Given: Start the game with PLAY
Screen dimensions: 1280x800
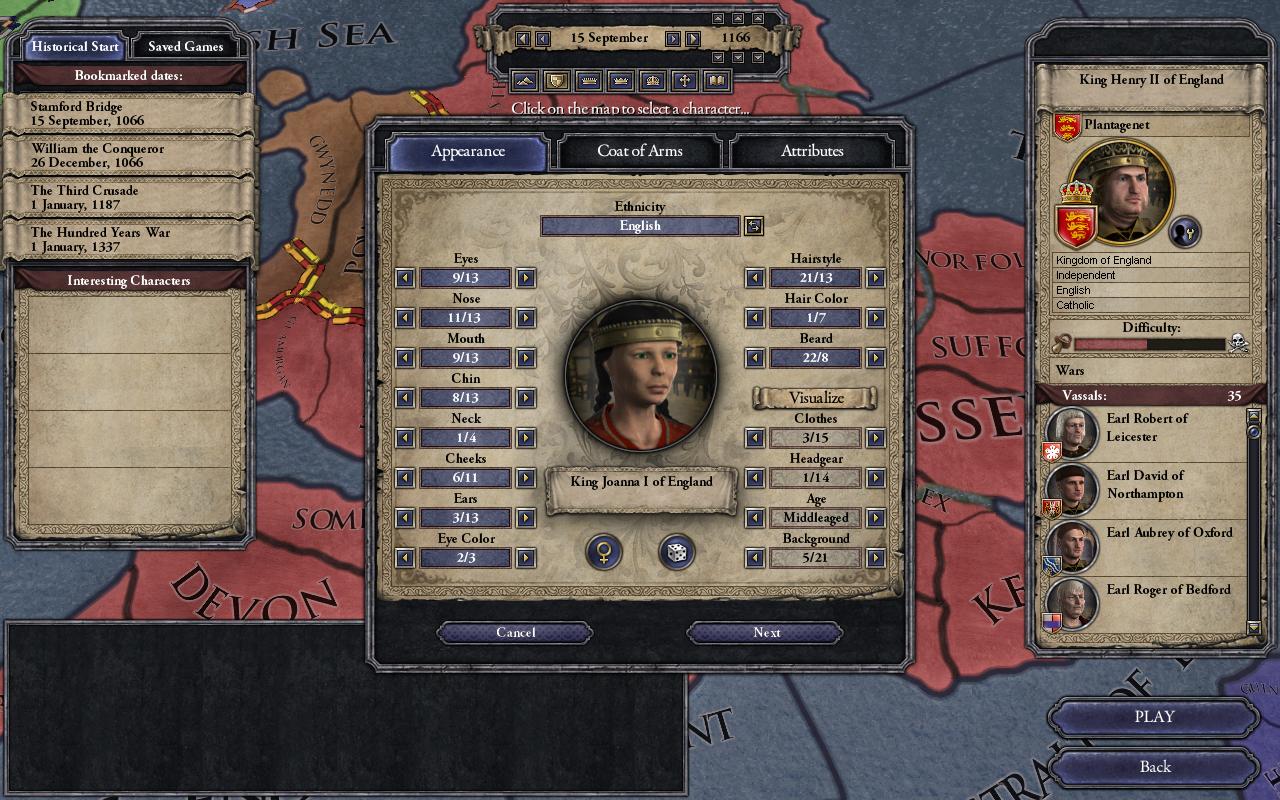Looking at the screenshot, I should (1154, 717).
